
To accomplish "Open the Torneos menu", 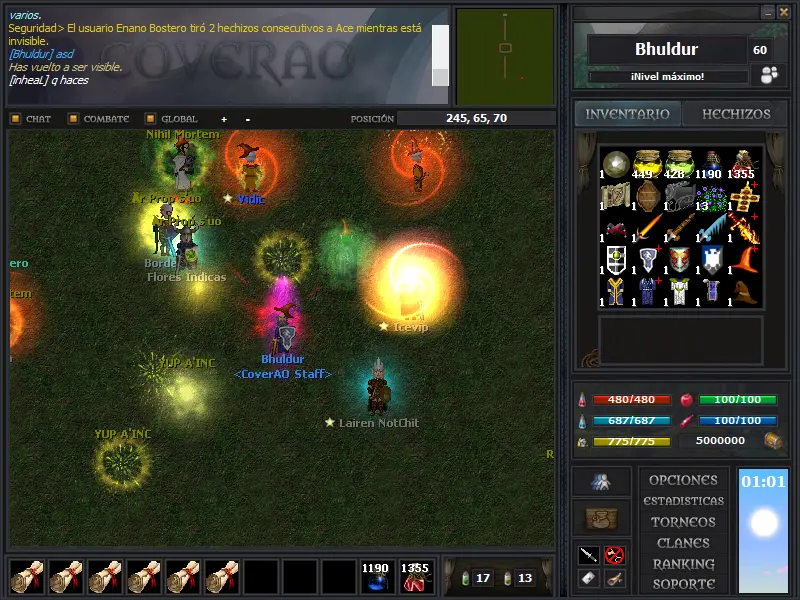I will click(683, 522).
